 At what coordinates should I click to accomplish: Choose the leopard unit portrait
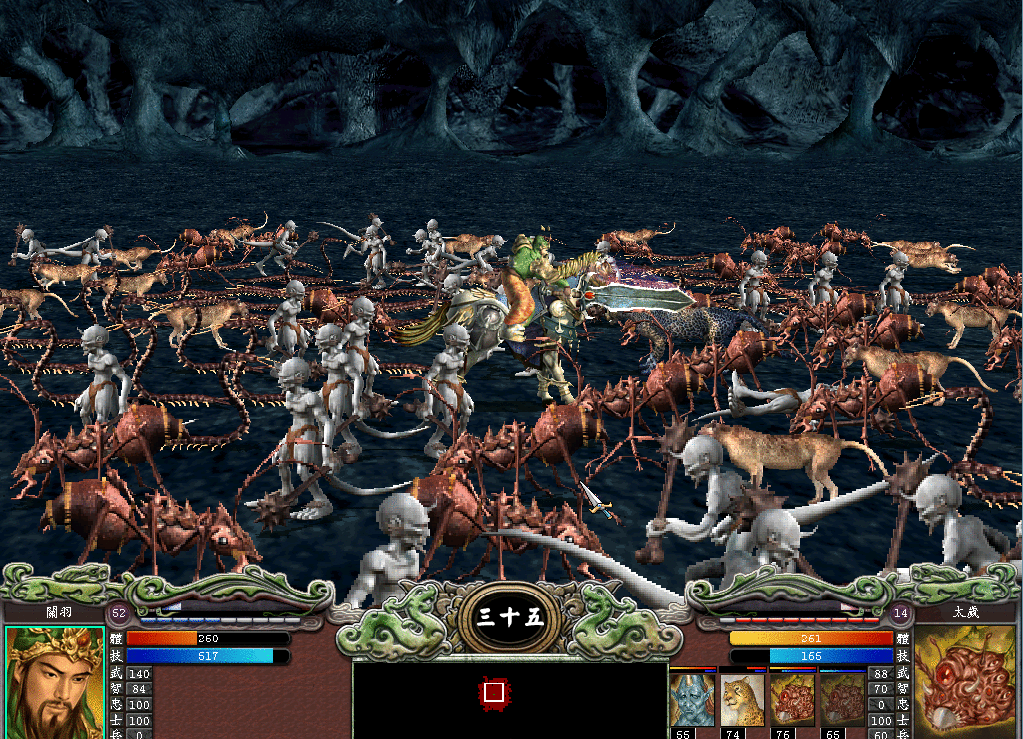742,699
